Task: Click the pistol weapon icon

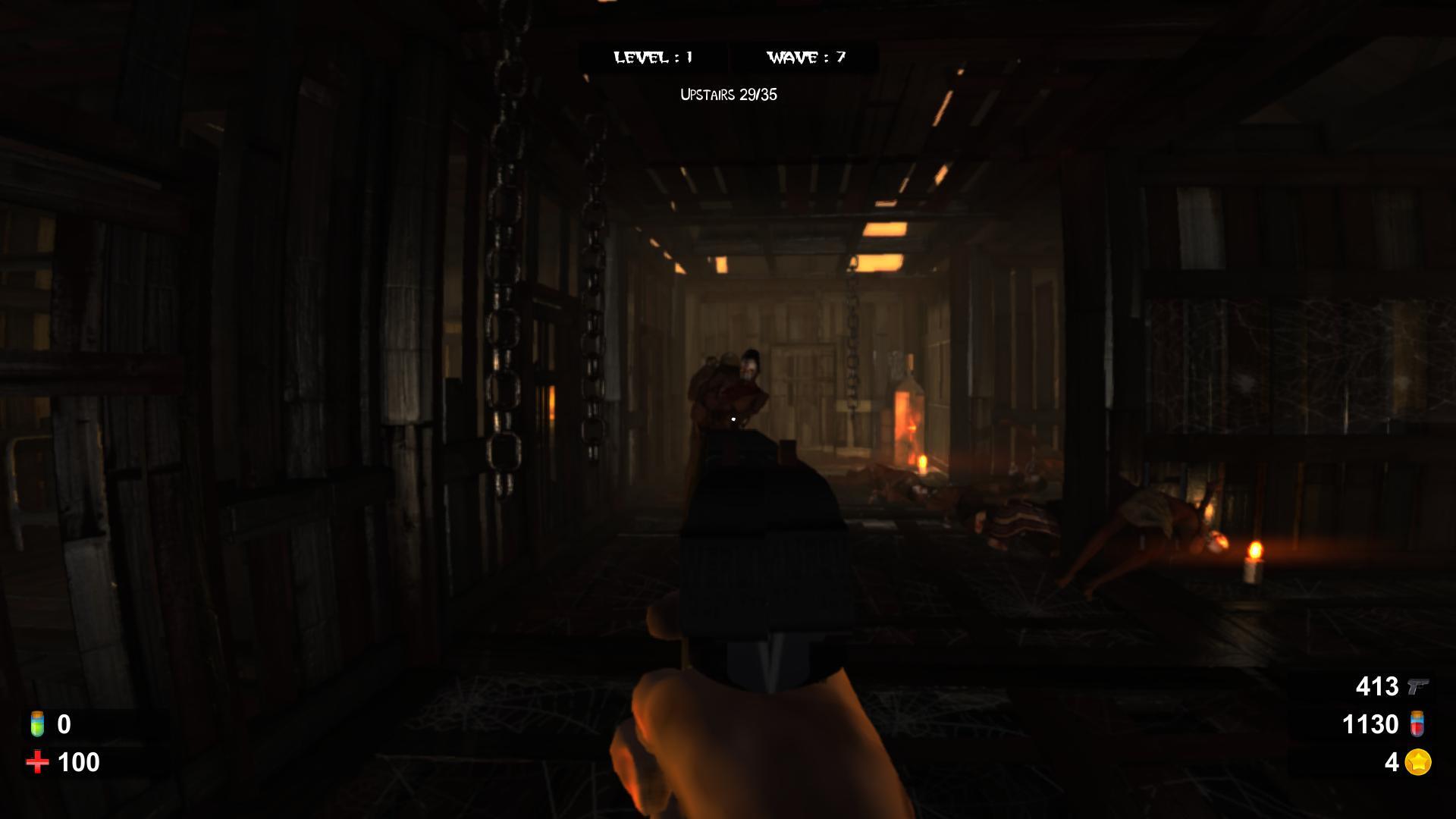Action: pos(1417,686)
